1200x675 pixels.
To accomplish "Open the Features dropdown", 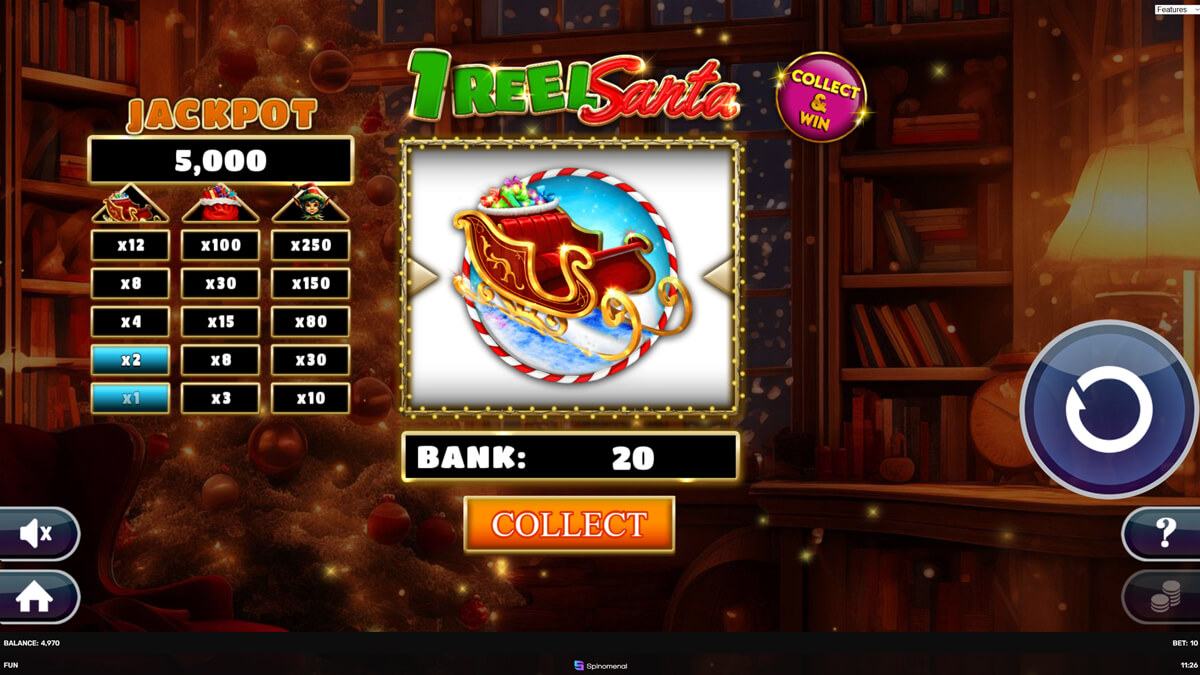I will point(1176,9).
